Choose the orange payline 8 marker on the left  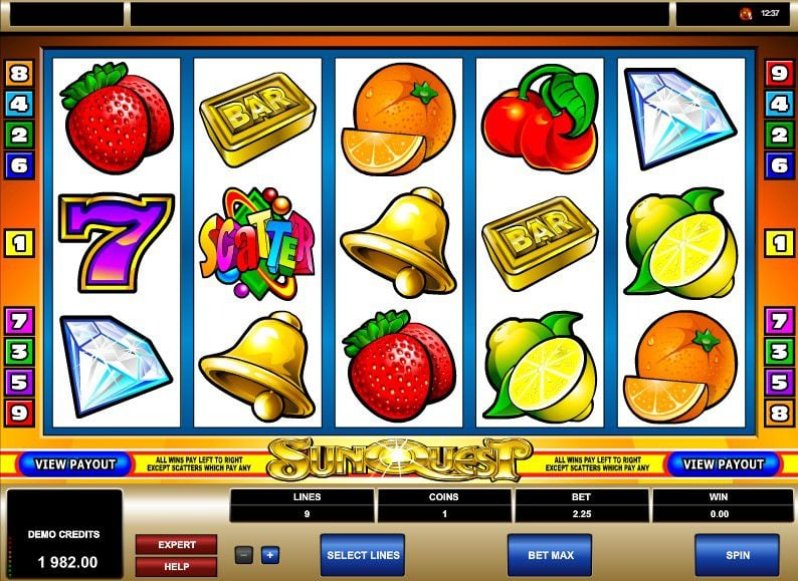(19, 73)
